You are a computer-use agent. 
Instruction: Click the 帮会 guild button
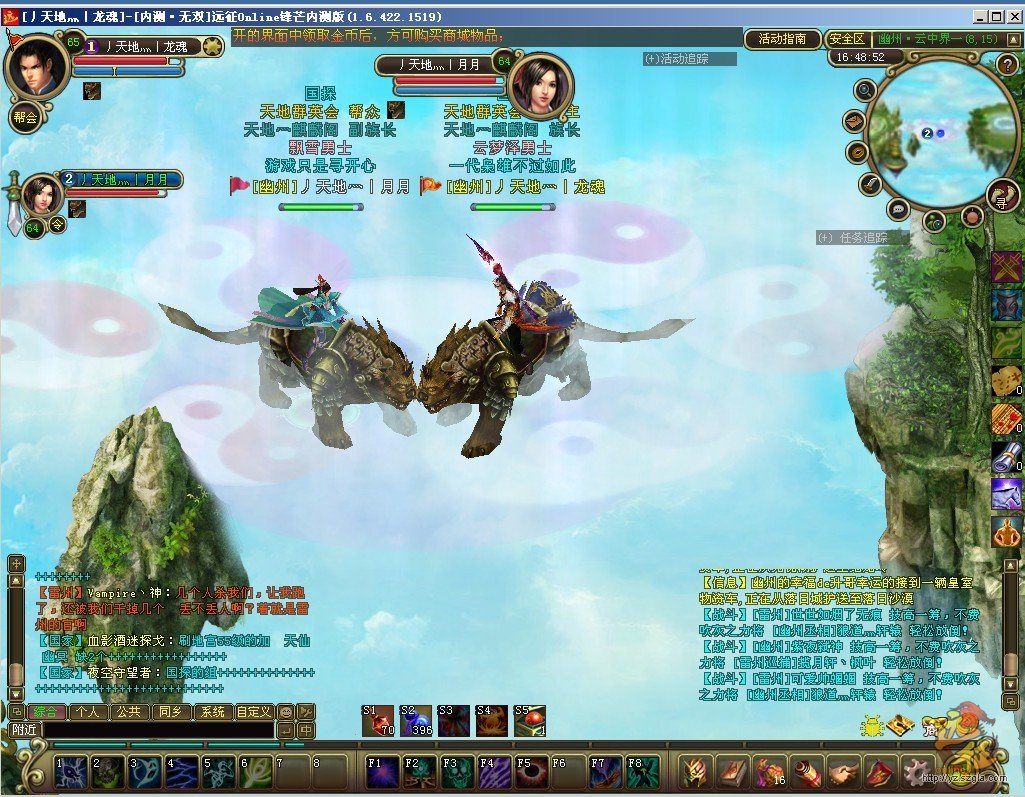click(25, 117)
